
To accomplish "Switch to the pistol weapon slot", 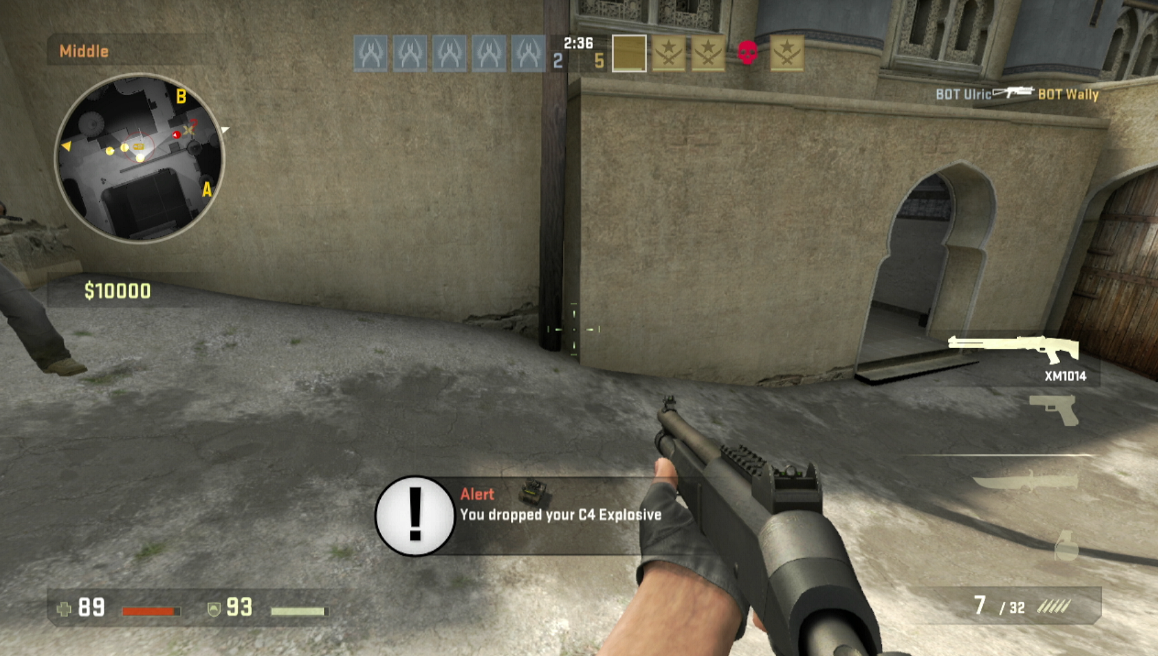I will pyautogui.click(x=1053, y=409).
